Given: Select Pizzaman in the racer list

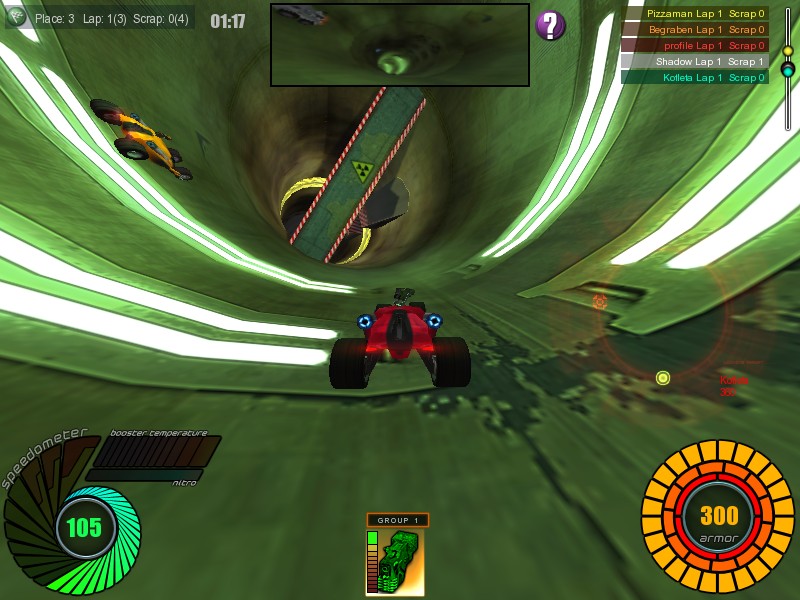Looking at the screenshot, I should pyautogui.click(x=695, y=14).
